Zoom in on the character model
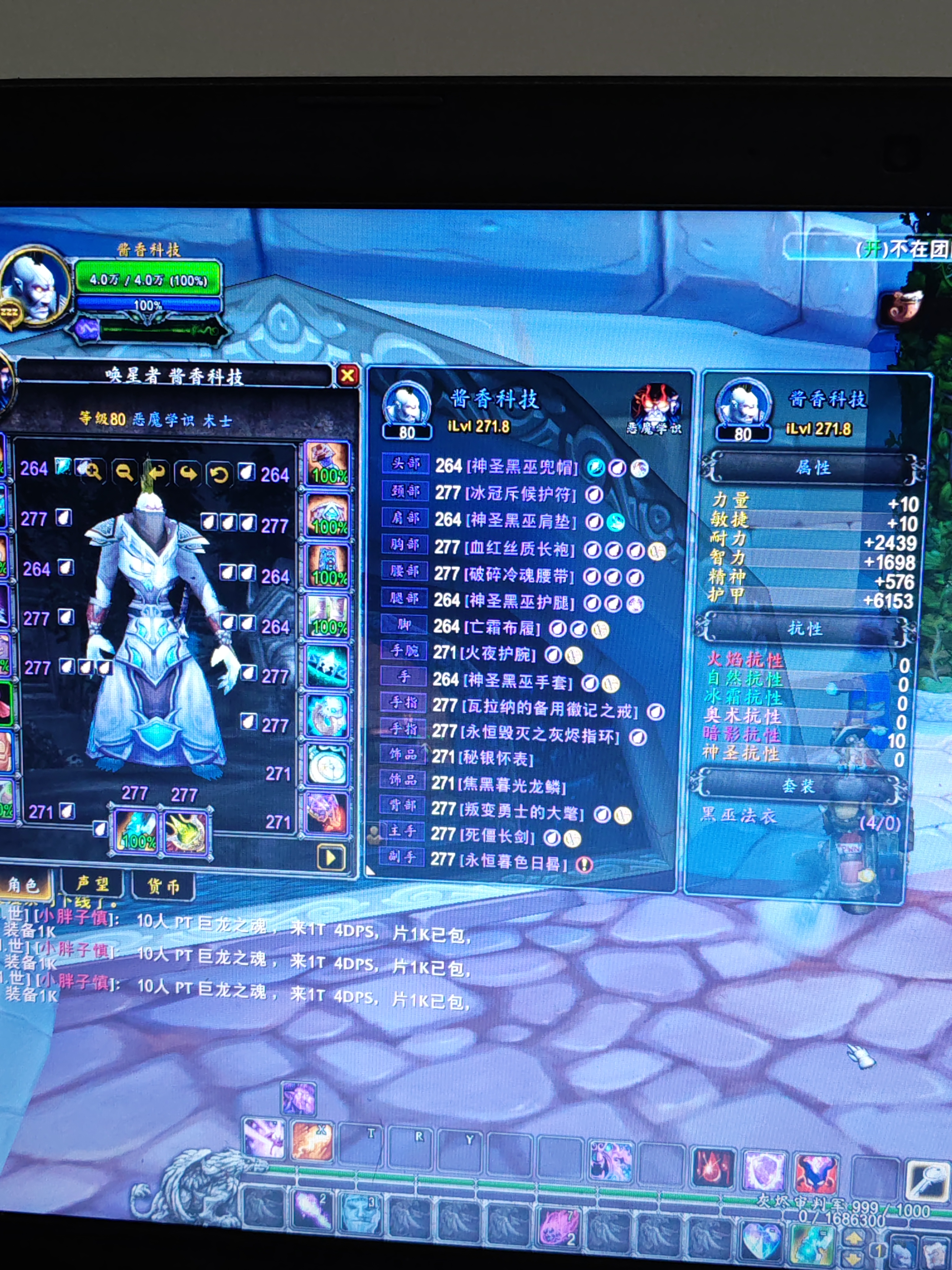This screenshot has width=952, height=1270. tap(92, 471)
